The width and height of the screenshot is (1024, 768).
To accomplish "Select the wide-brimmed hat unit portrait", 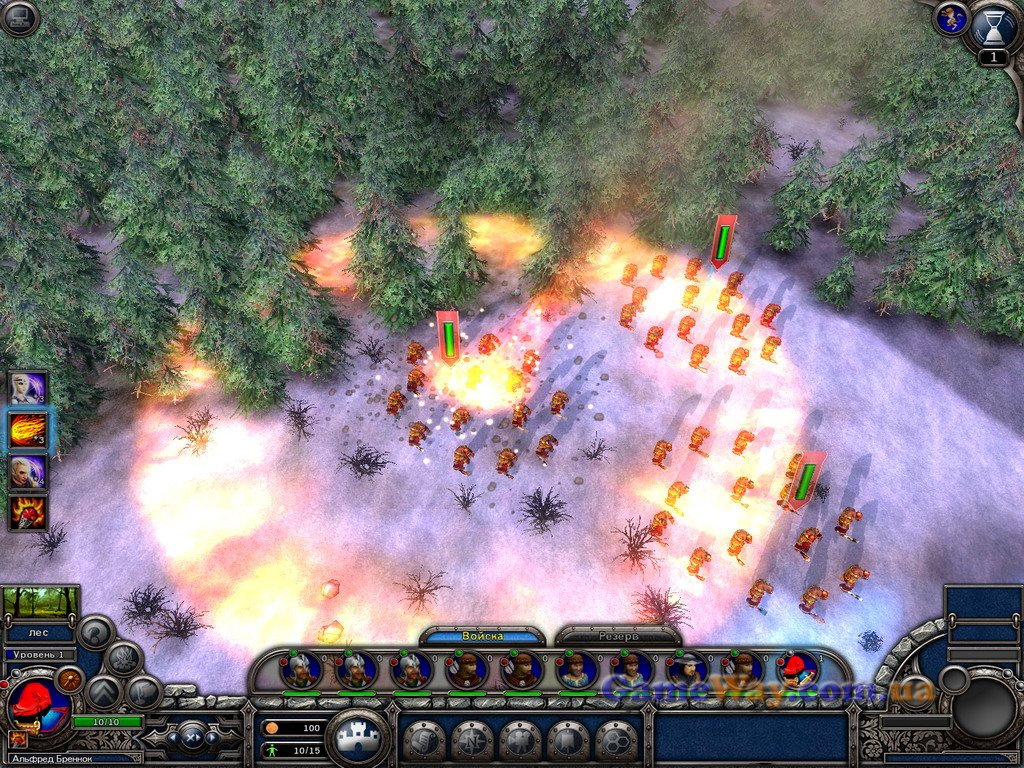I will [687, 669].
